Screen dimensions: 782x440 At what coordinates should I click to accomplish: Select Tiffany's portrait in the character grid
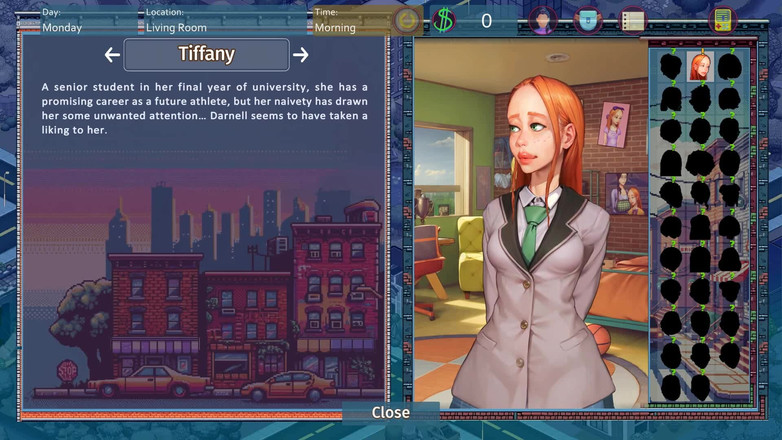click(699, 68)
